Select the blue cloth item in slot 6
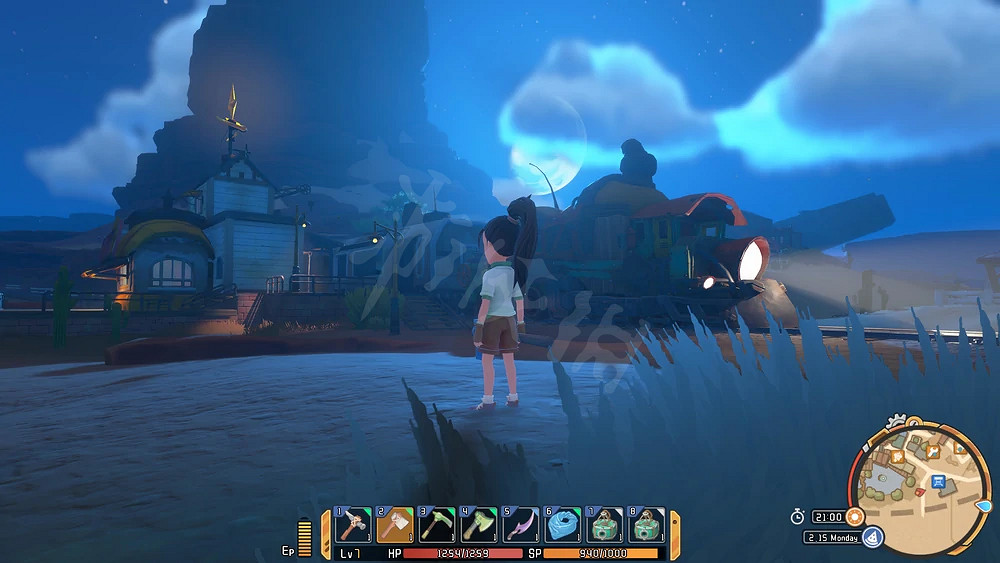This screenshot has width=1000, height=563. pos(564,524)
